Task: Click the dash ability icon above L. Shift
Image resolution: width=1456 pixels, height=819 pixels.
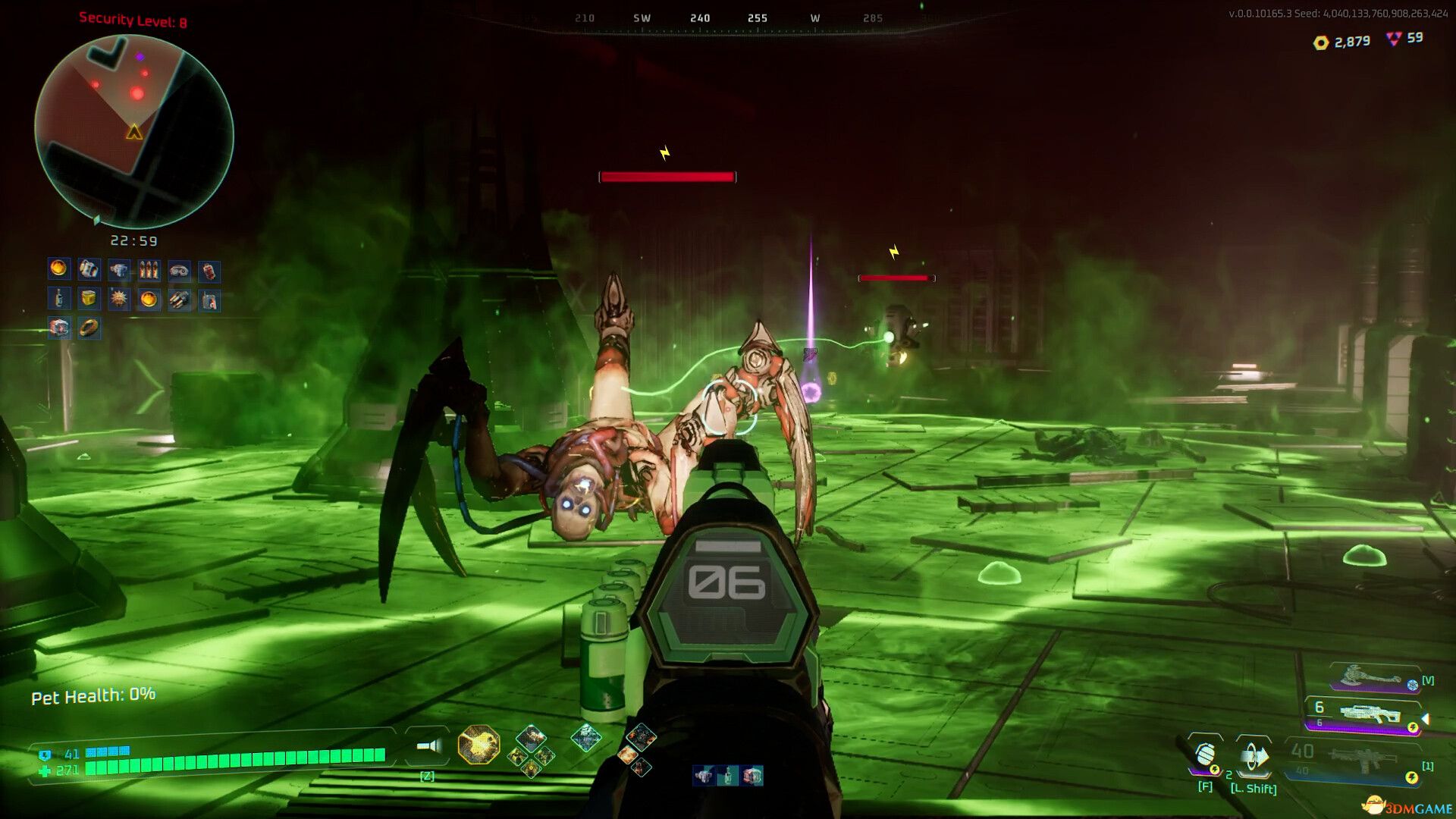Action: (1254, 757)
